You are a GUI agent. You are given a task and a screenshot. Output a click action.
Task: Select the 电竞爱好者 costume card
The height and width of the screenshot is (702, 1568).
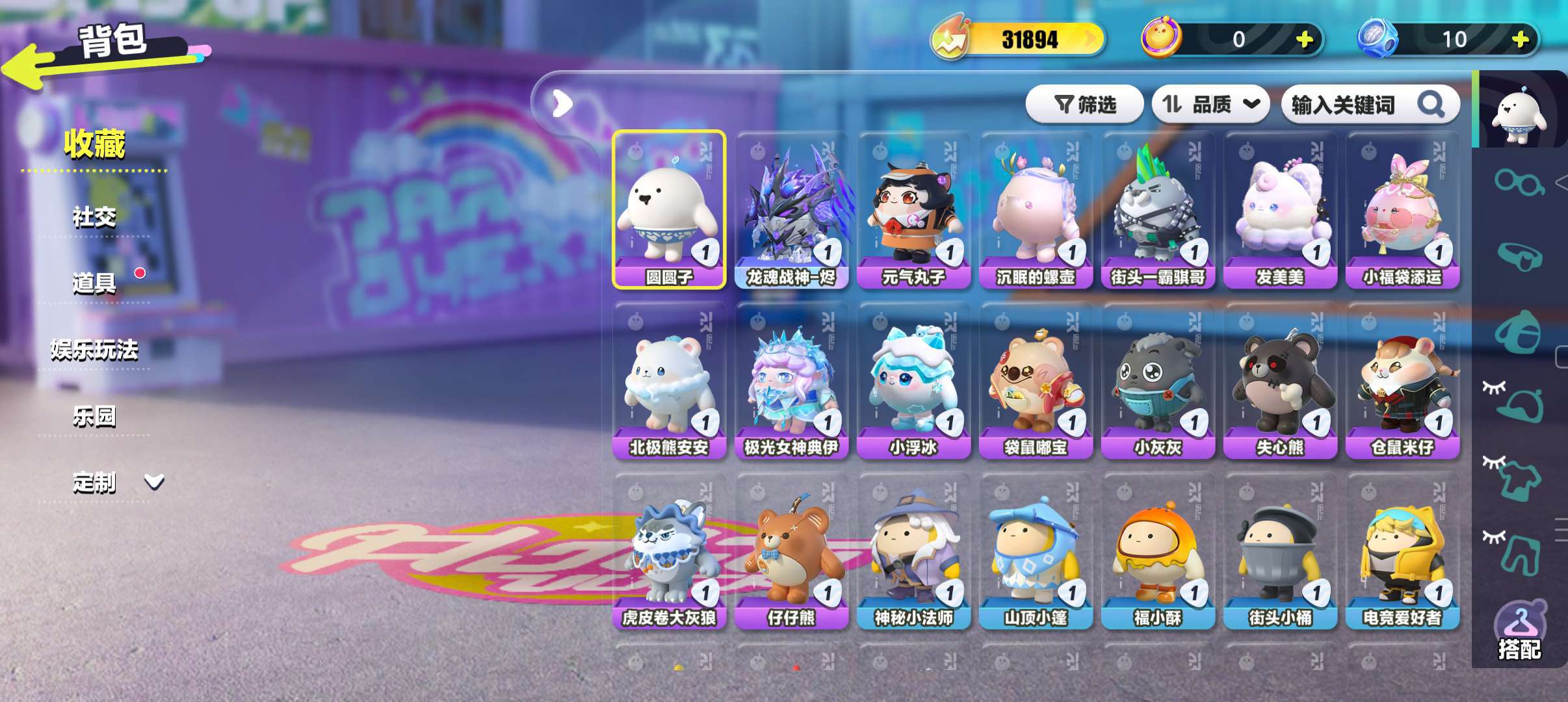coord(1402,551)
